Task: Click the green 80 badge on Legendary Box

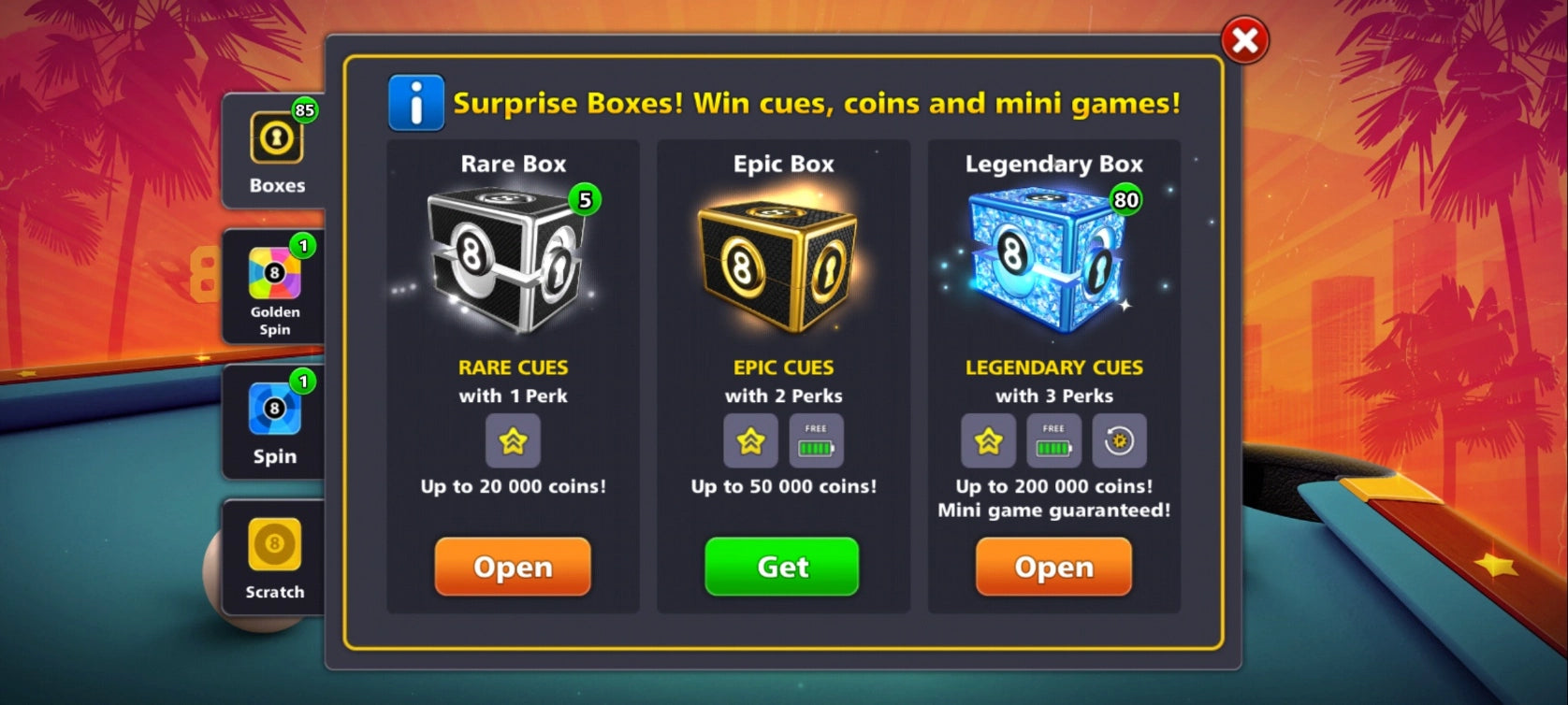Action: [1126, 198]
